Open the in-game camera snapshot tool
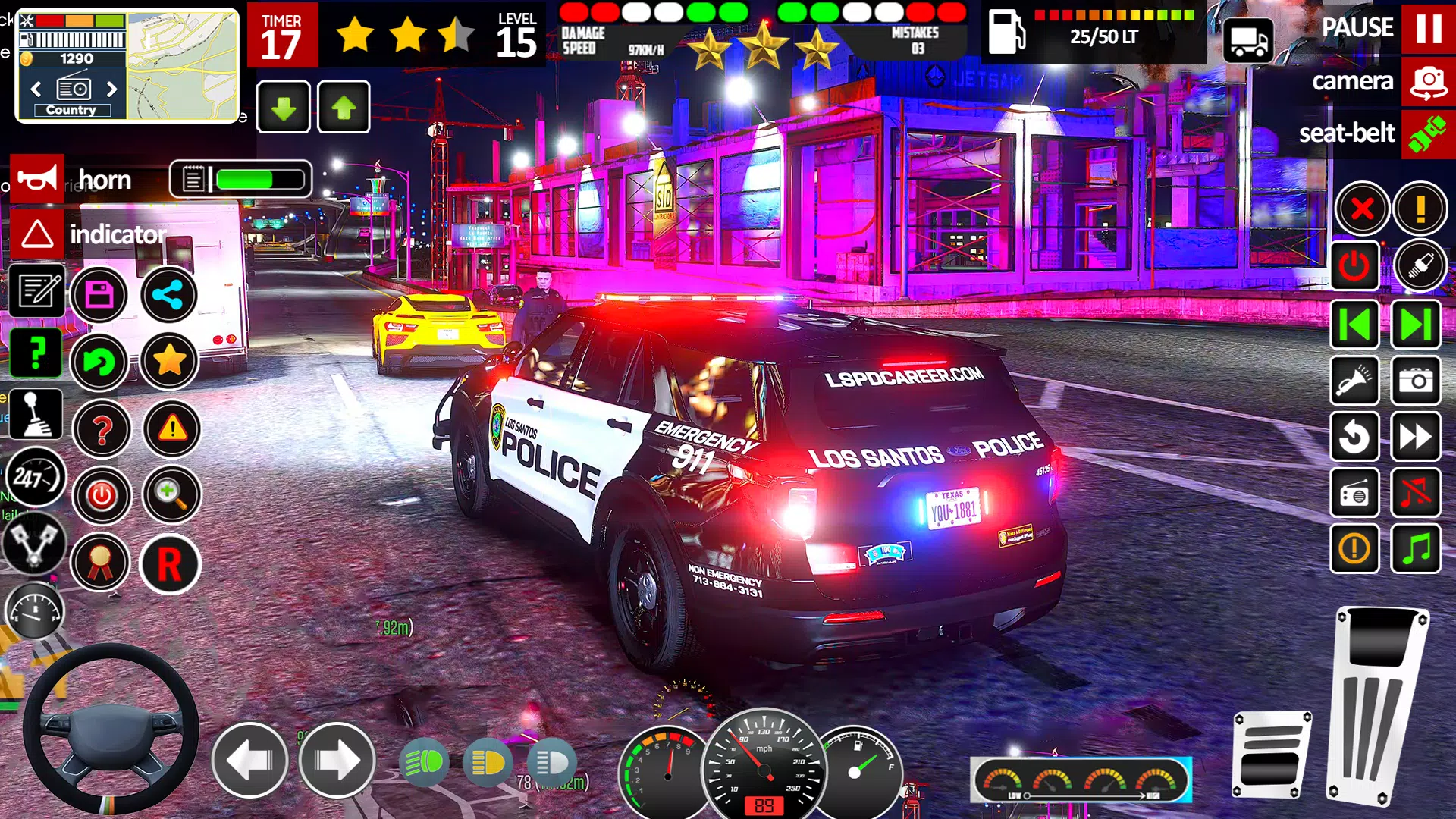The height and width of the screenshot is (819, 1456). [1417, 381]
